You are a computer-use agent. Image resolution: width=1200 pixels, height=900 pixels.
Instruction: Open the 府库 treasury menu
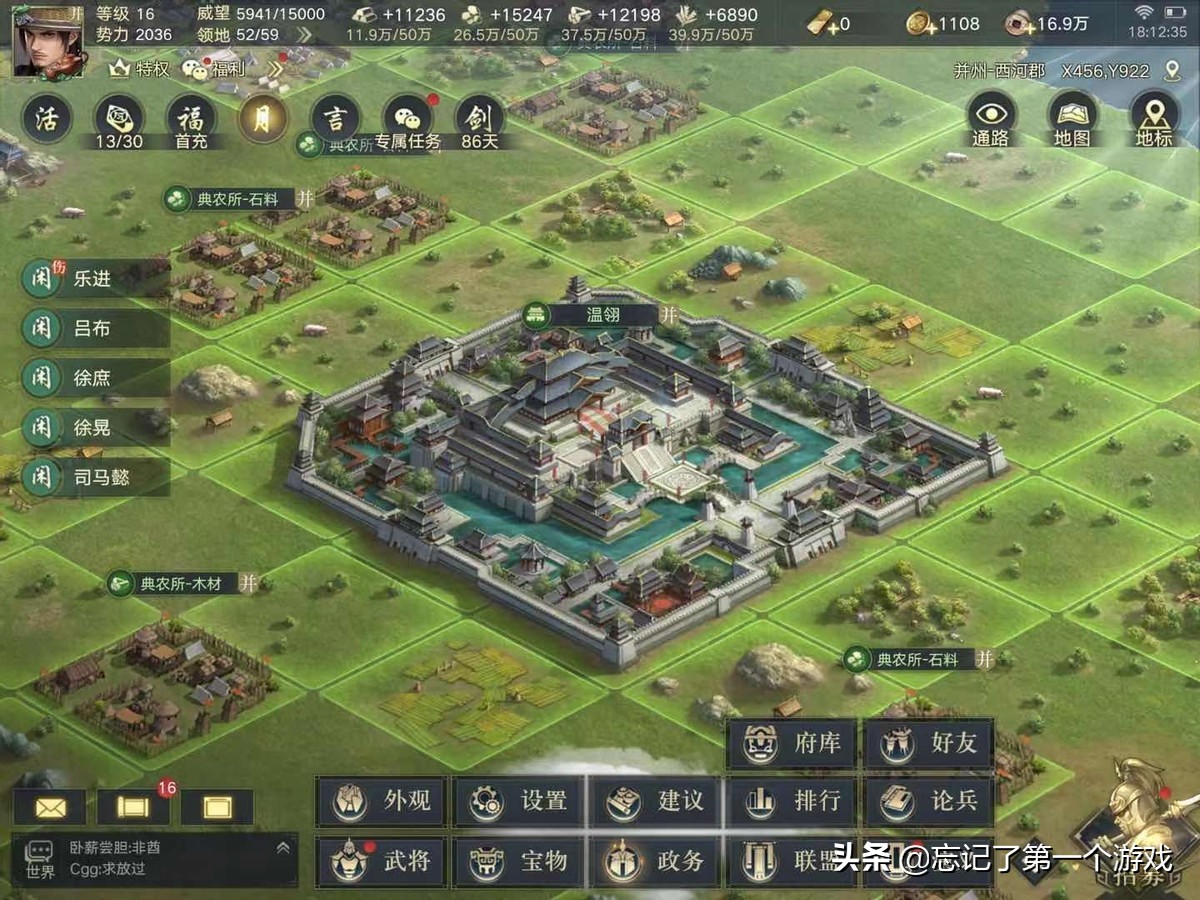[791, 744]
